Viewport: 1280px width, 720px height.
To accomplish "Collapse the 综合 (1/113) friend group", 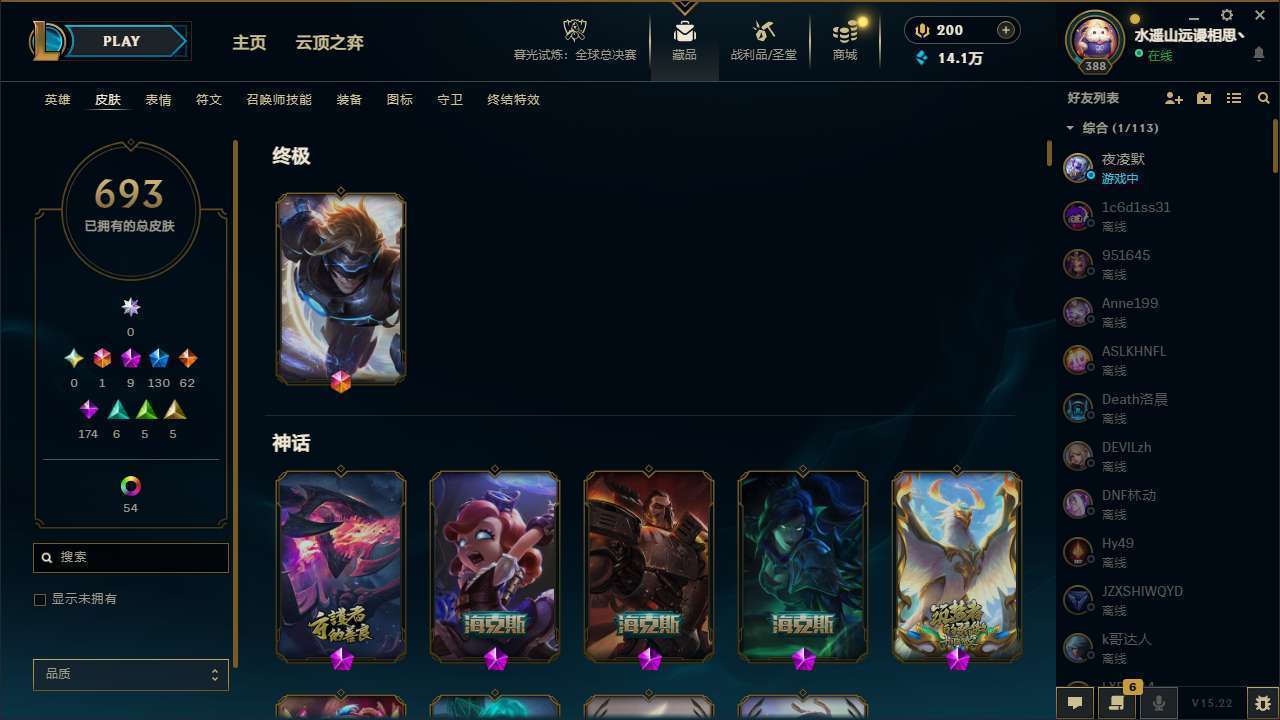I will click(x=1070, y=128).
